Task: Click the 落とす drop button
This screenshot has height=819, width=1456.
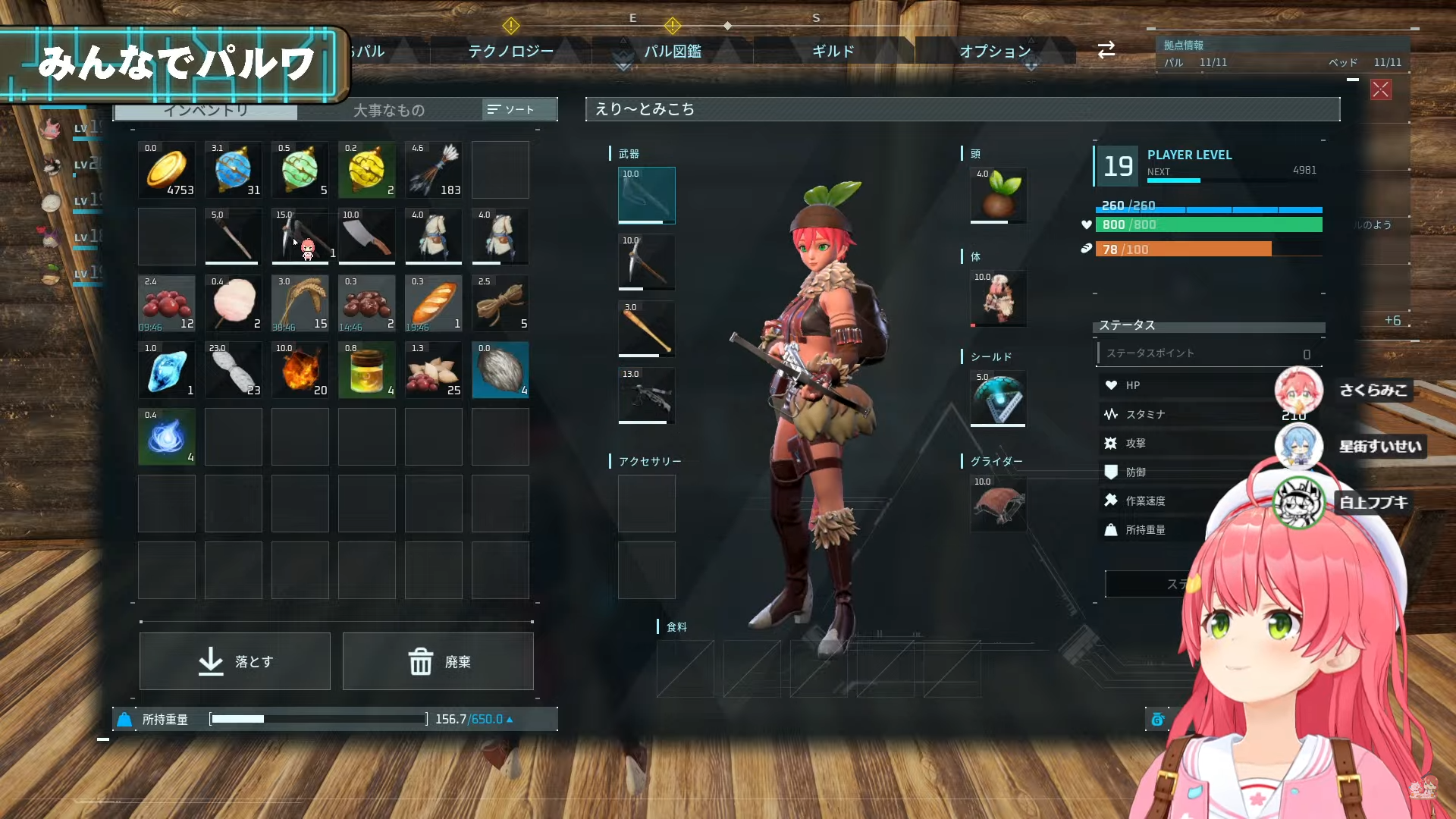Action: tap(235, 661)
